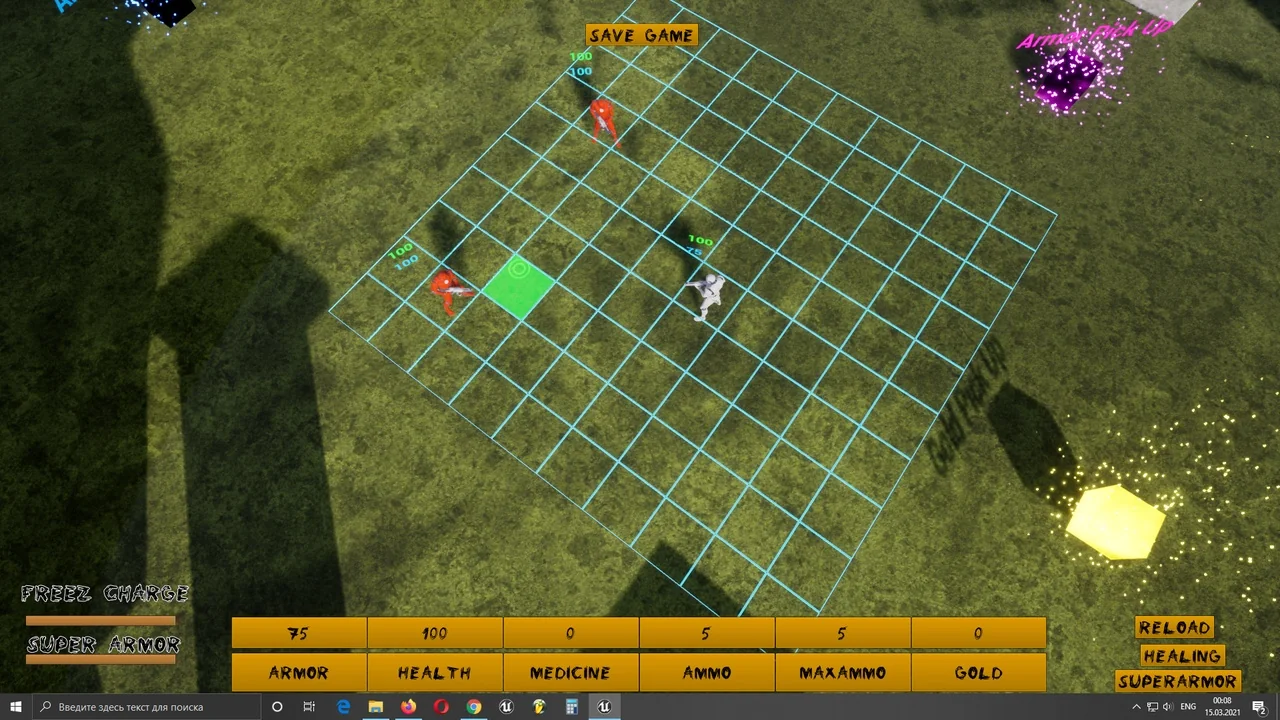Open Opera browser from the taskbar
1280x720 pixels.
(x=440, y=707)
